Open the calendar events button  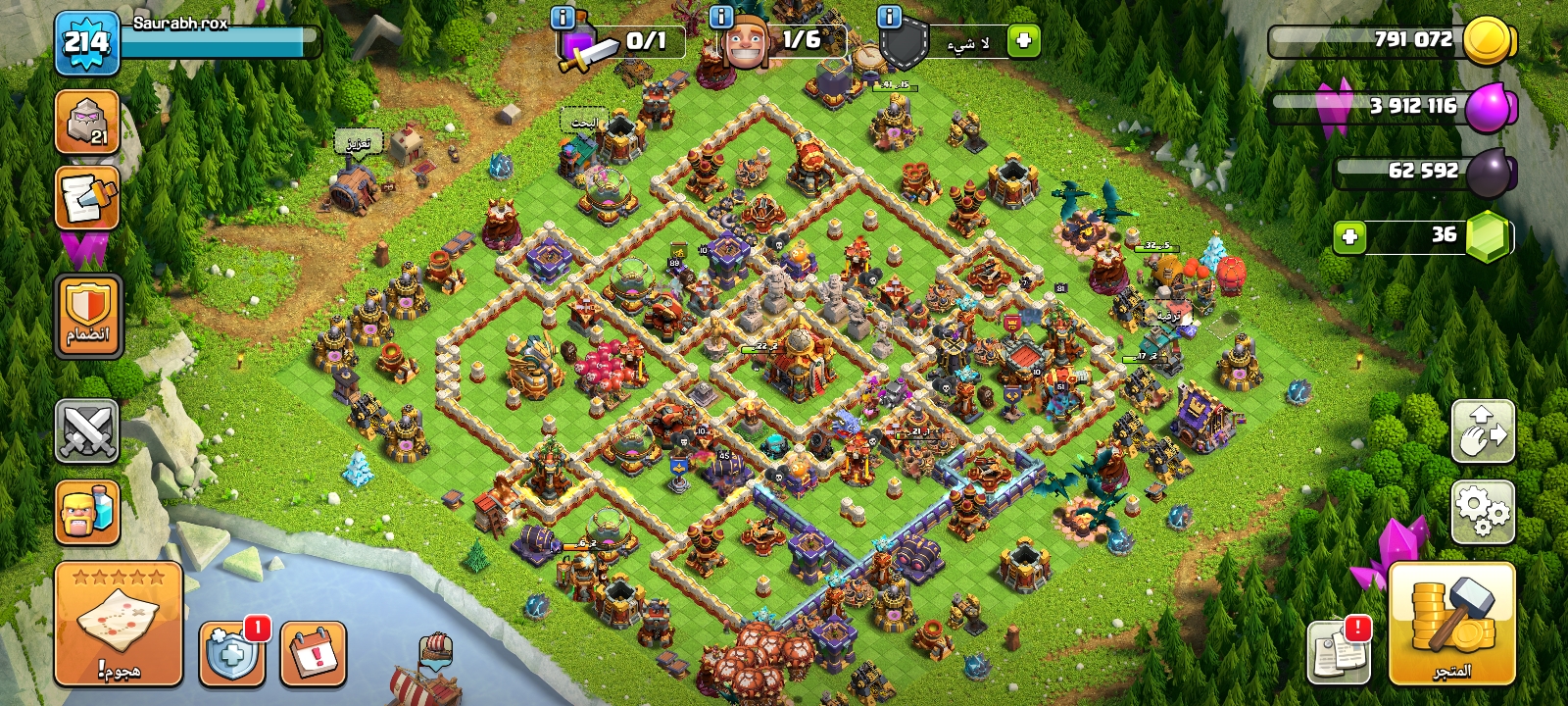[314, 653]
